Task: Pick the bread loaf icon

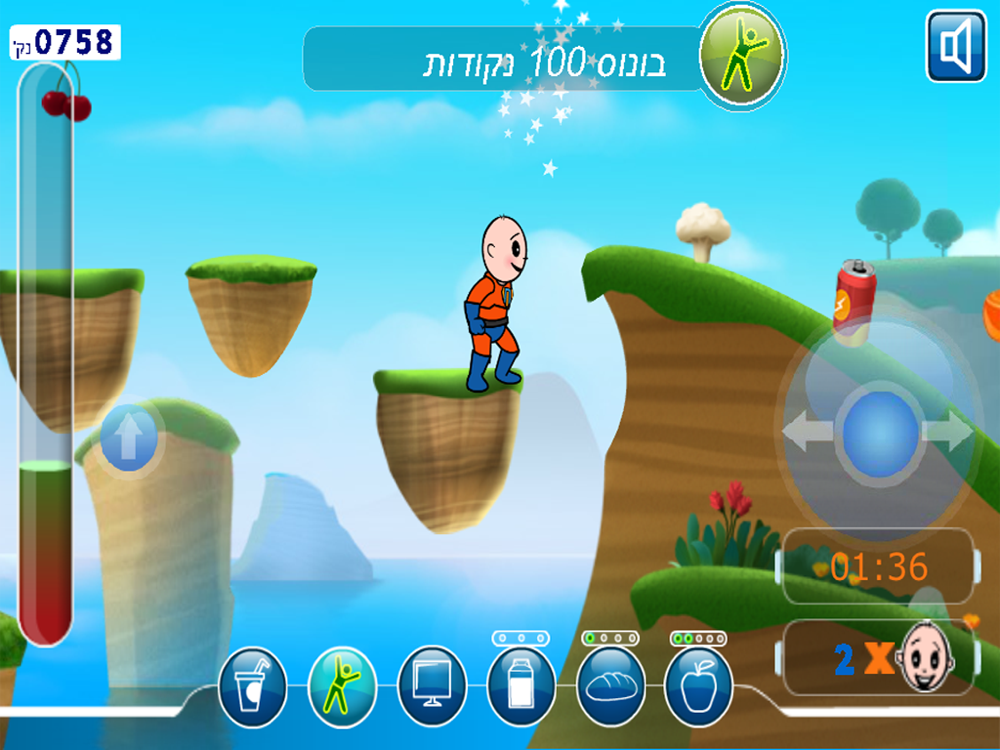Action: pos(610,687)
